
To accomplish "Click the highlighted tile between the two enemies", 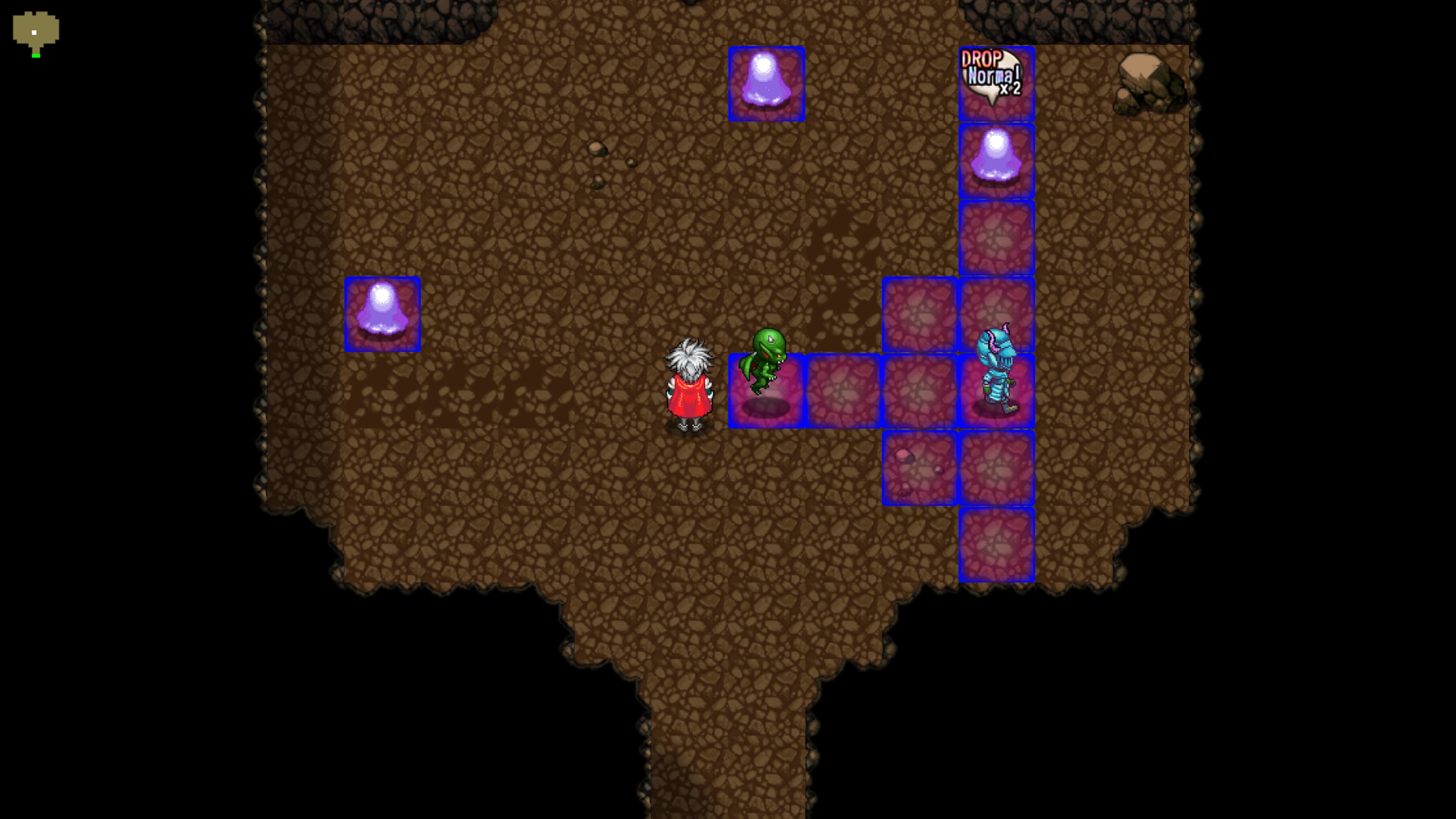I will (x=843, y=390).
